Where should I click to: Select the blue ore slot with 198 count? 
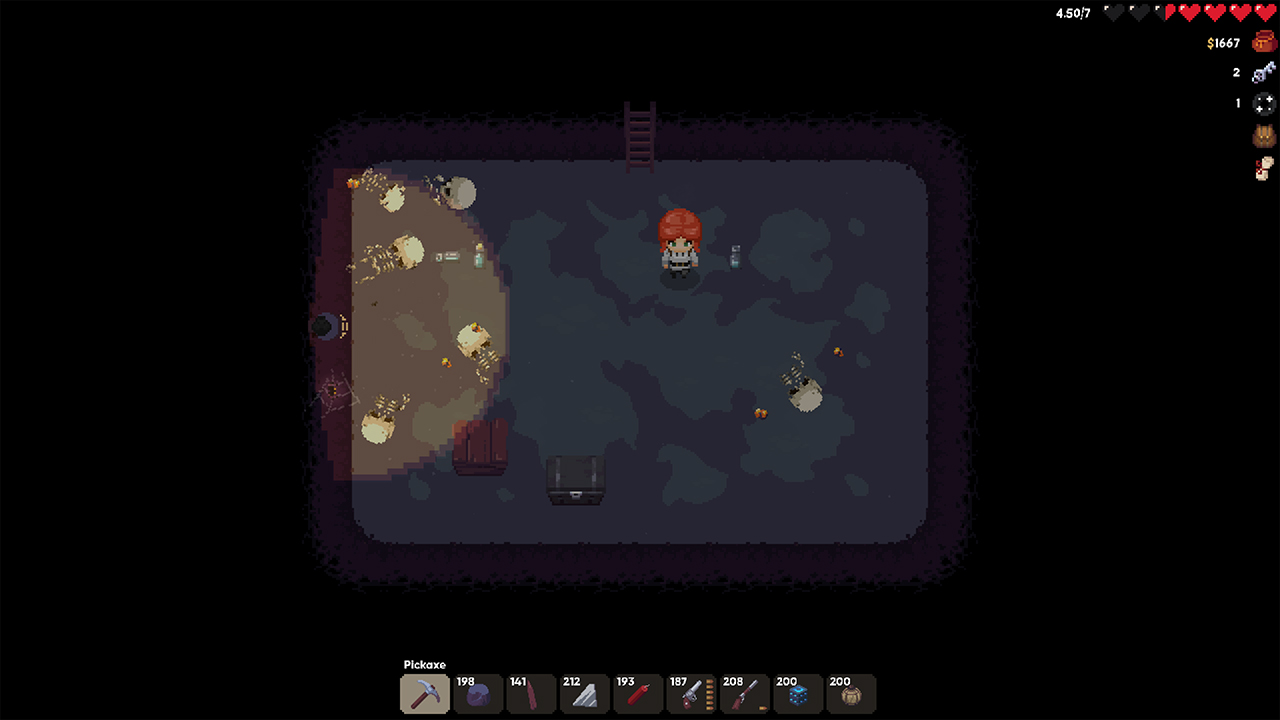[478, 694]
